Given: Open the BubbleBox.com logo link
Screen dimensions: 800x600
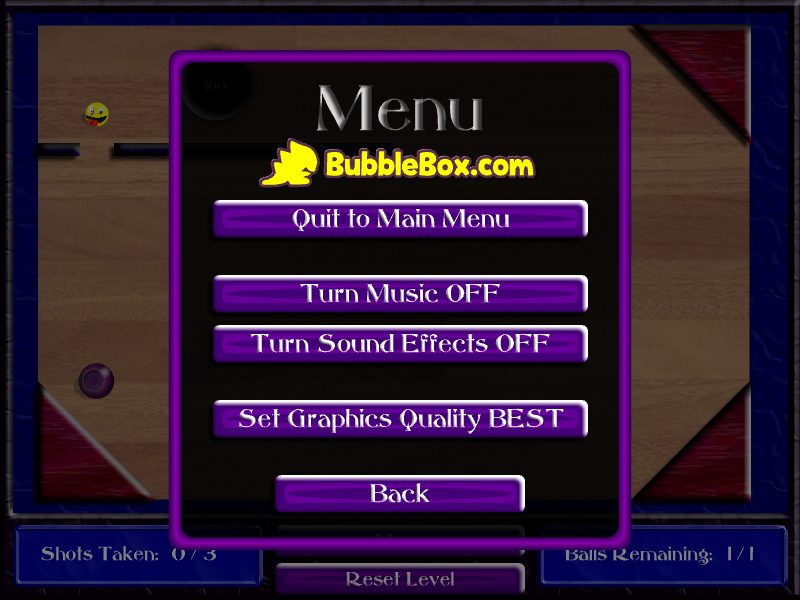Looking at the screenshot, I should pyautogui.click(x=398, y=165).
